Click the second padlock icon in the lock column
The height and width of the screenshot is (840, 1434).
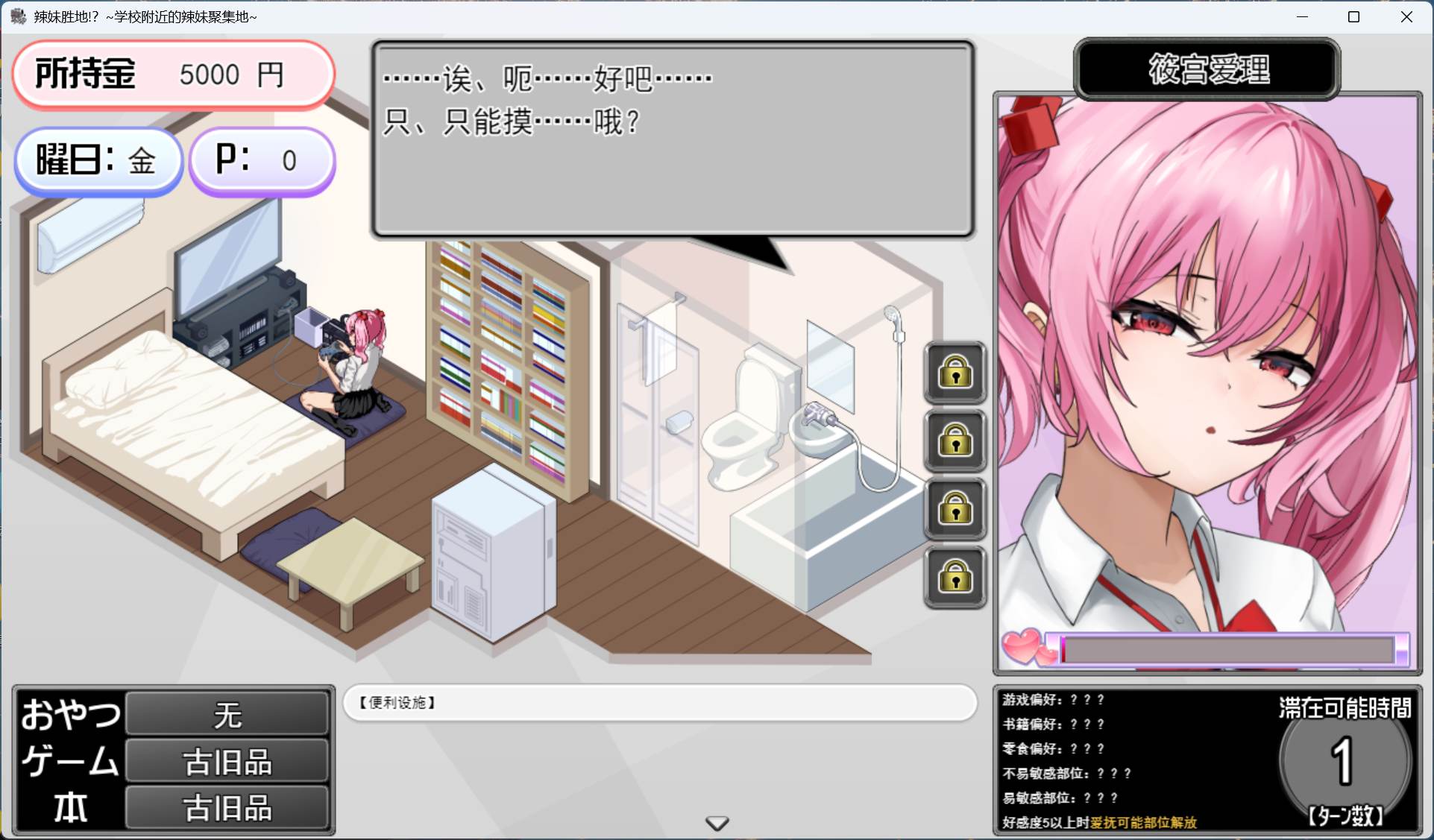point(955,442)
